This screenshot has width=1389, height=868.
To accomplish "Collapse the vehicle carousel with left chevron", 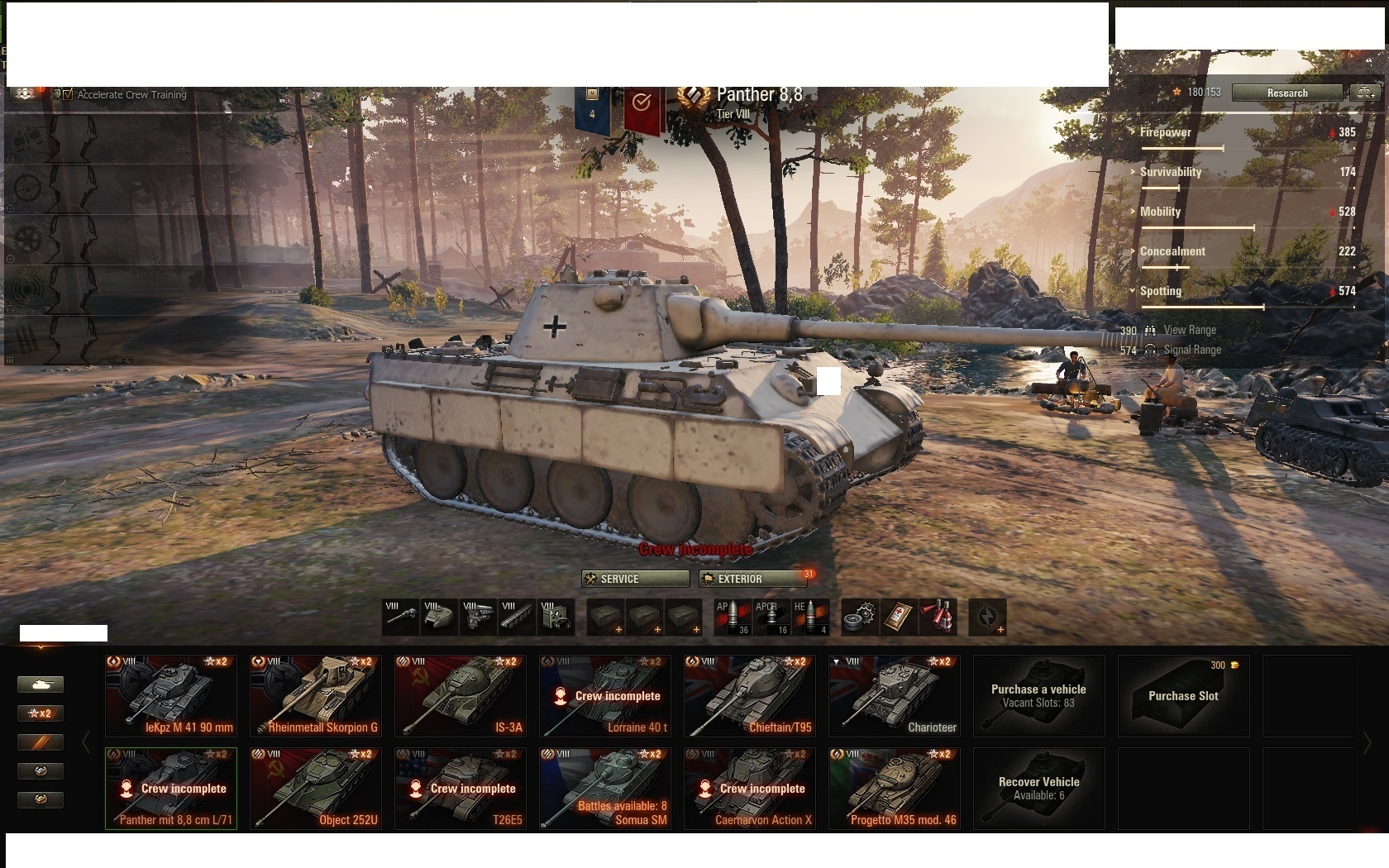I will tap(86, 742).
